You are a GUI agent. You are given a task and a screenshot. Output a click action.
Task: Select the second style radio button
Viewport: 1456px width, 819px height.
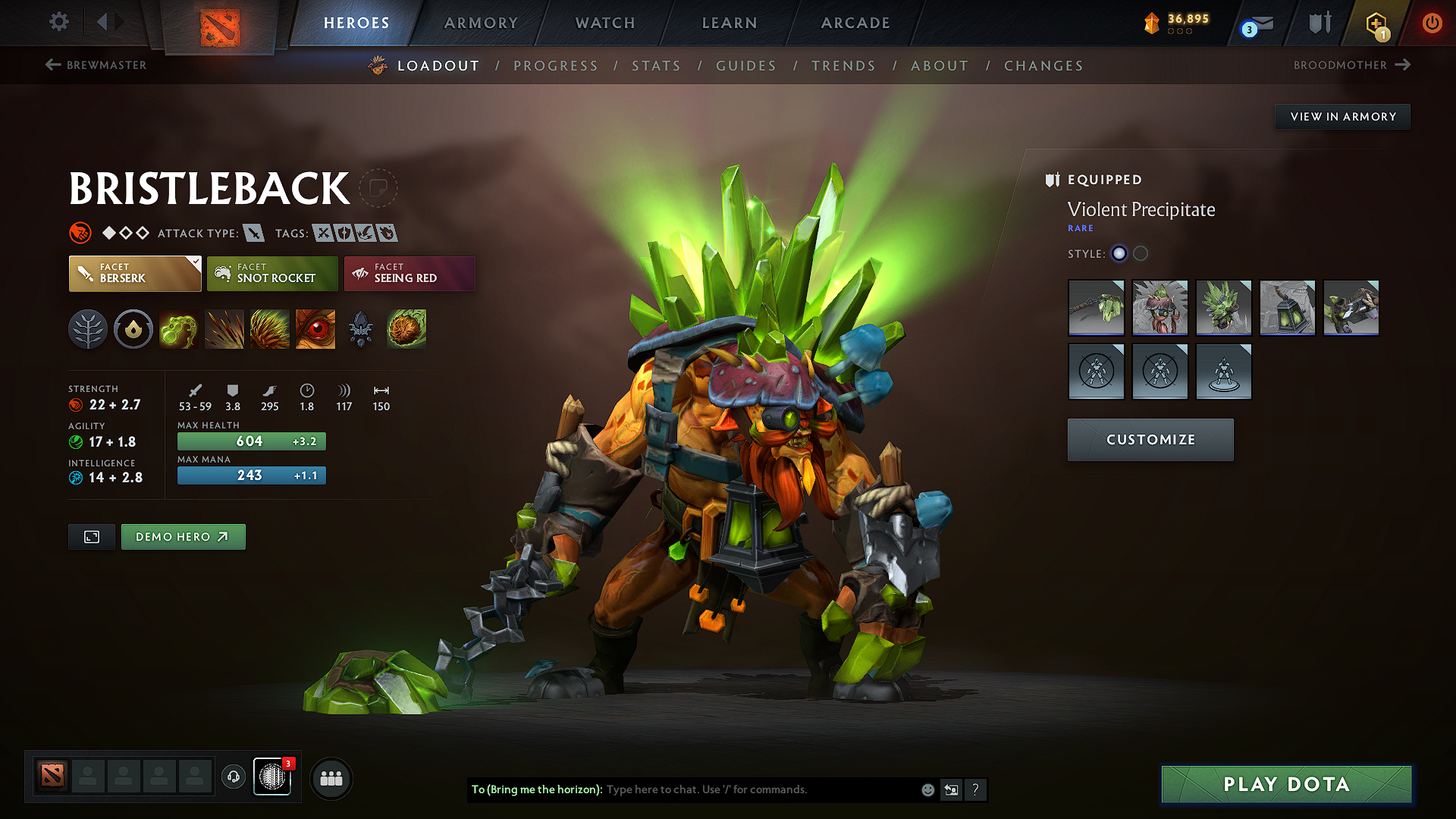[1141, 253]
